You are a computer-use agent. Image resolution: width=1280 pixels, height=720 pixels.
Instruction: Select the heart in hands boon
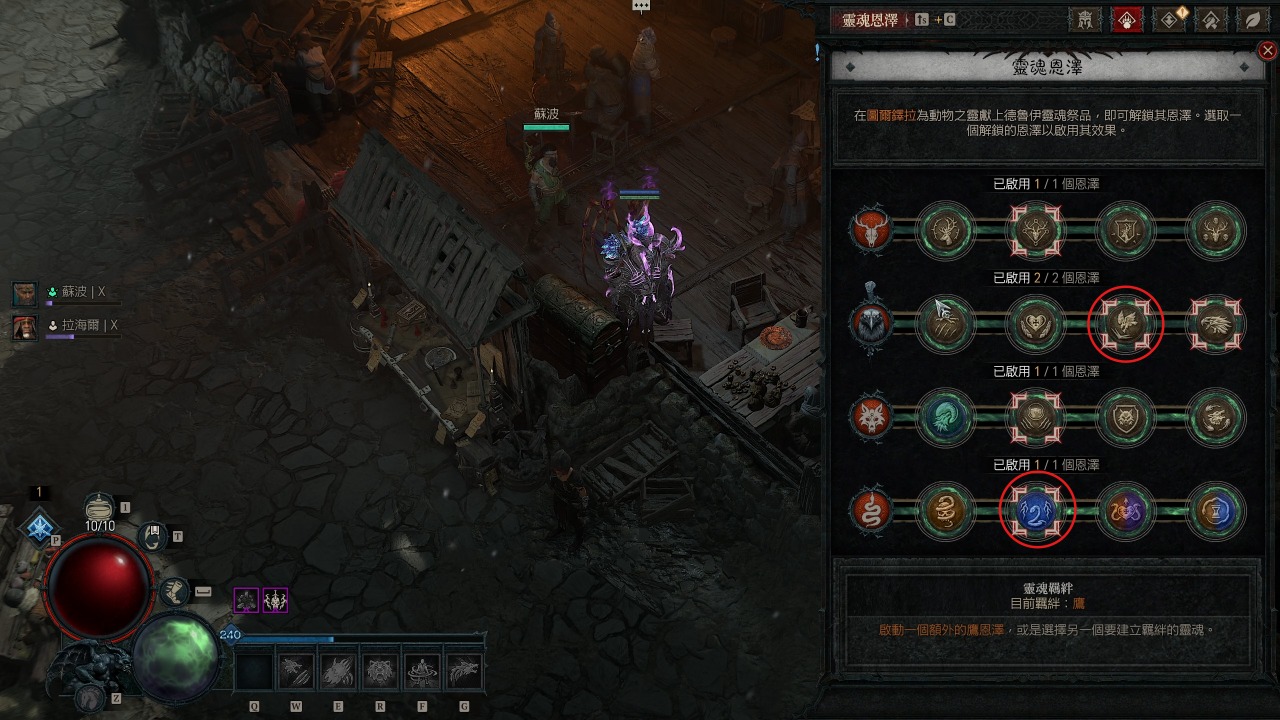(x=1036, y=323)
